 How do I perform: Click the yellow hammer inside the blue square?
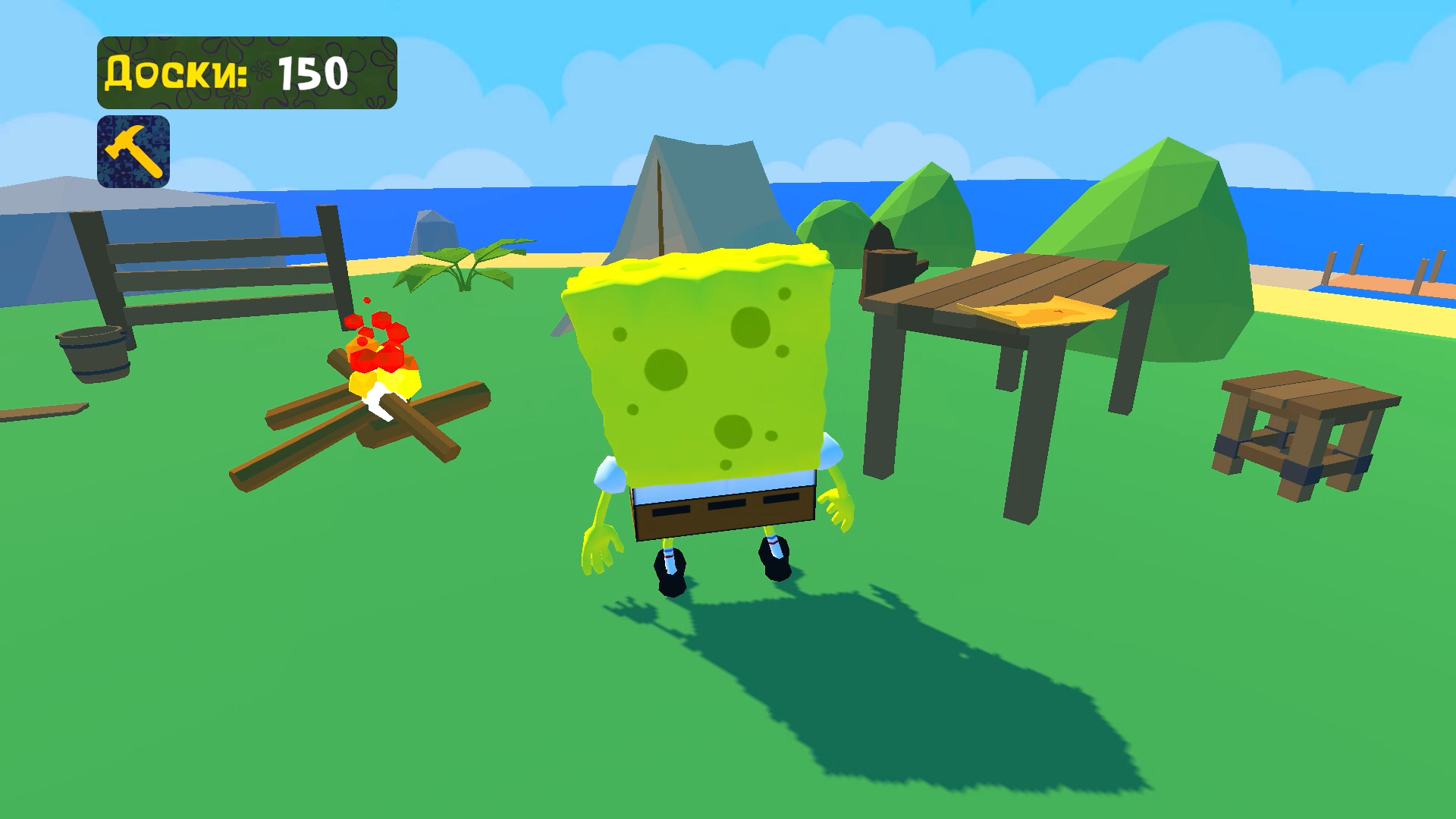pyautogui.click(x=133, y=150)
